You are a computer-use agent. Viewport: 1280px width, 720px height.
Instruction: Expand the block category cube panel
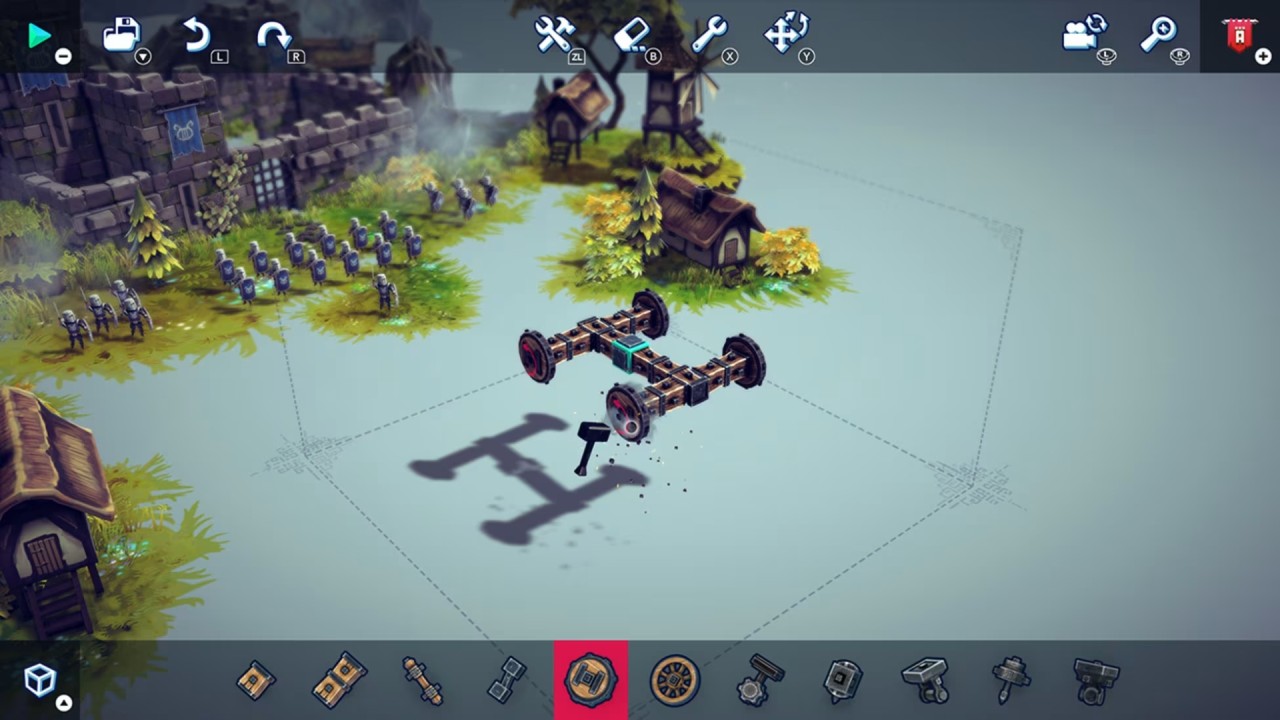(38, 680)
